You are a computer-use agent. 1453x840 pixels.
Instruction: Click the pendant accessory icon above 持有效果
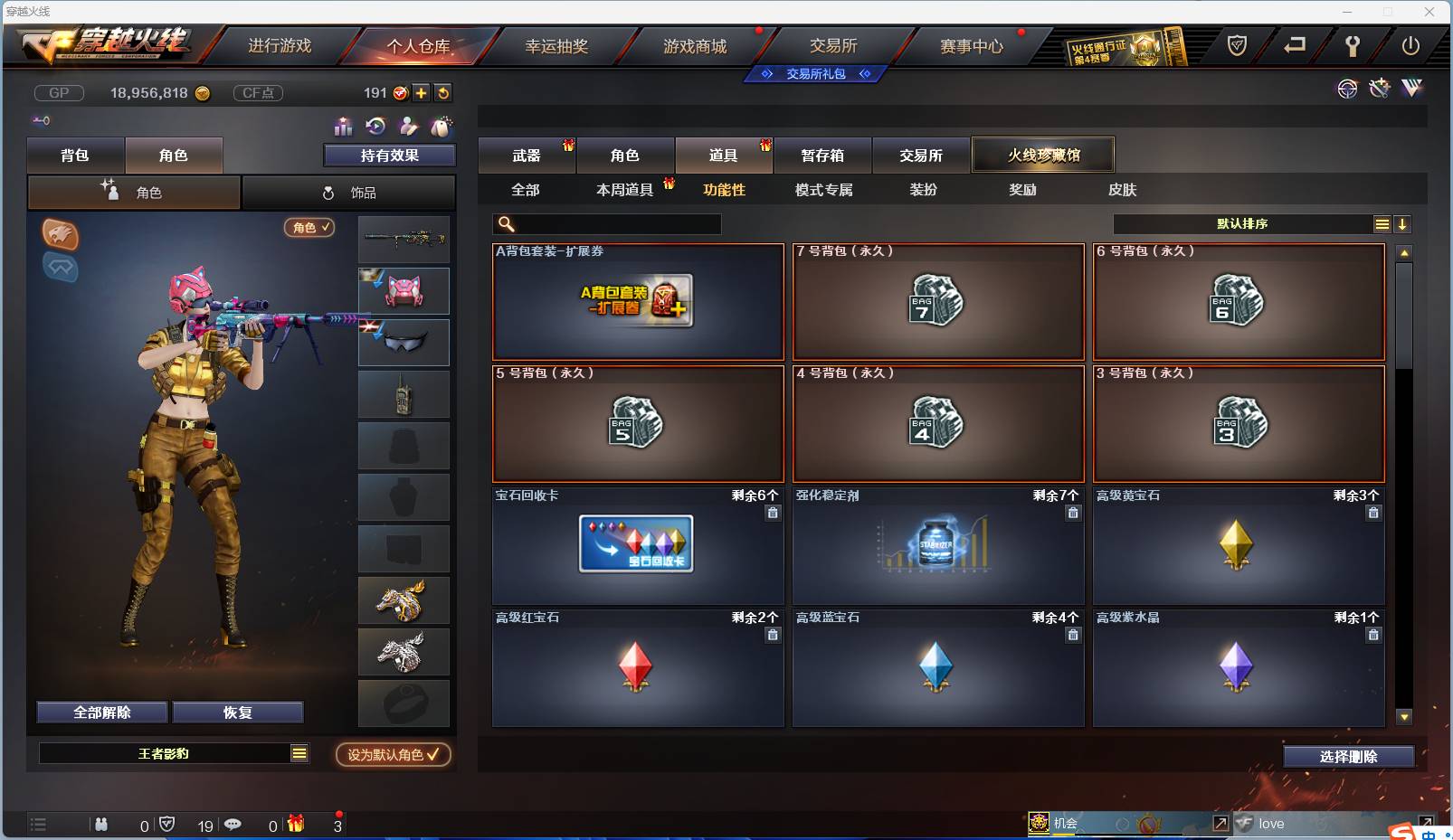click(x=442, y=127)
